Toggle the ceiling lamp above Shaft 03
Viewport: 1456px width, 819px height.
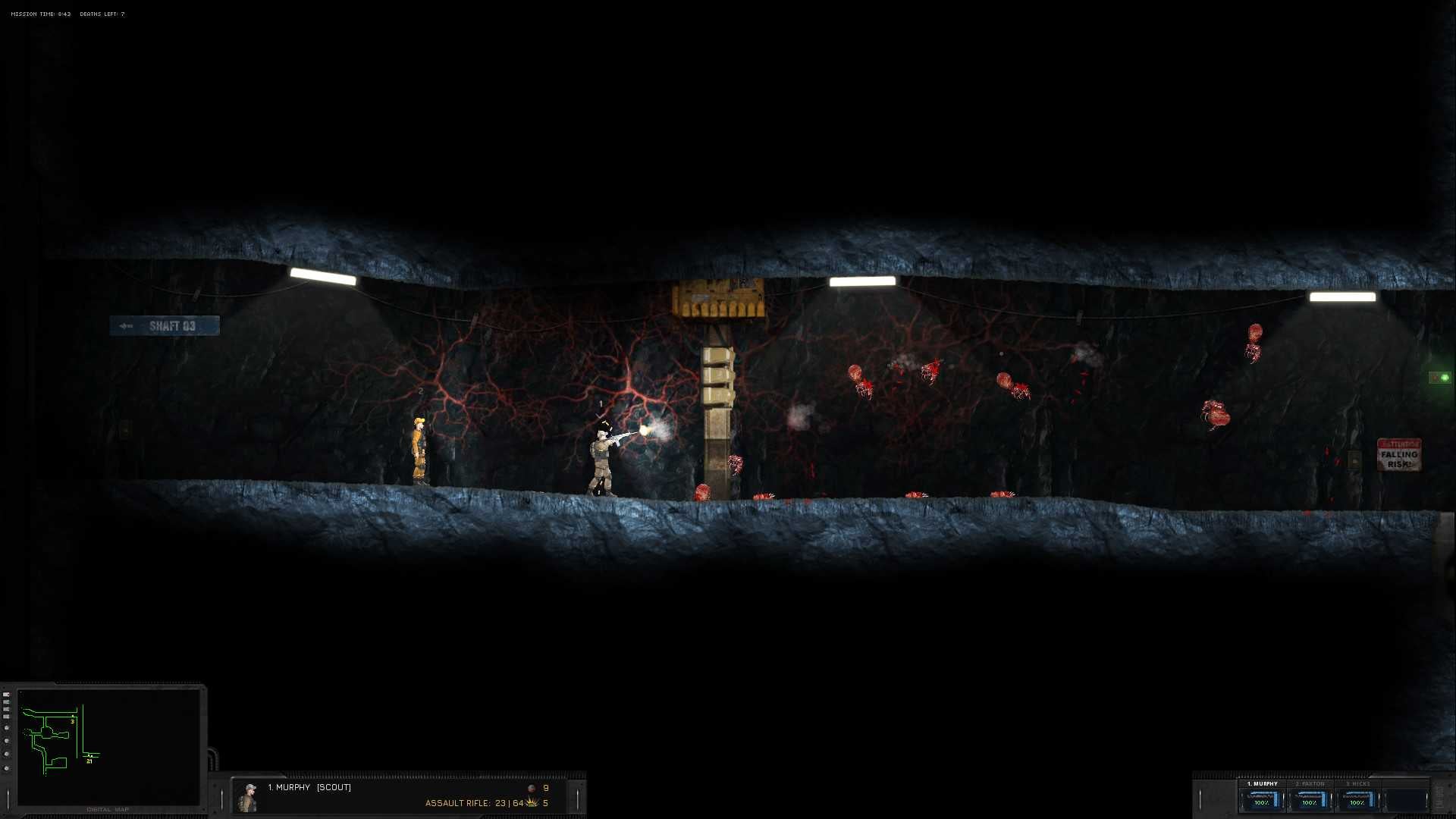(x=322, y=277)
